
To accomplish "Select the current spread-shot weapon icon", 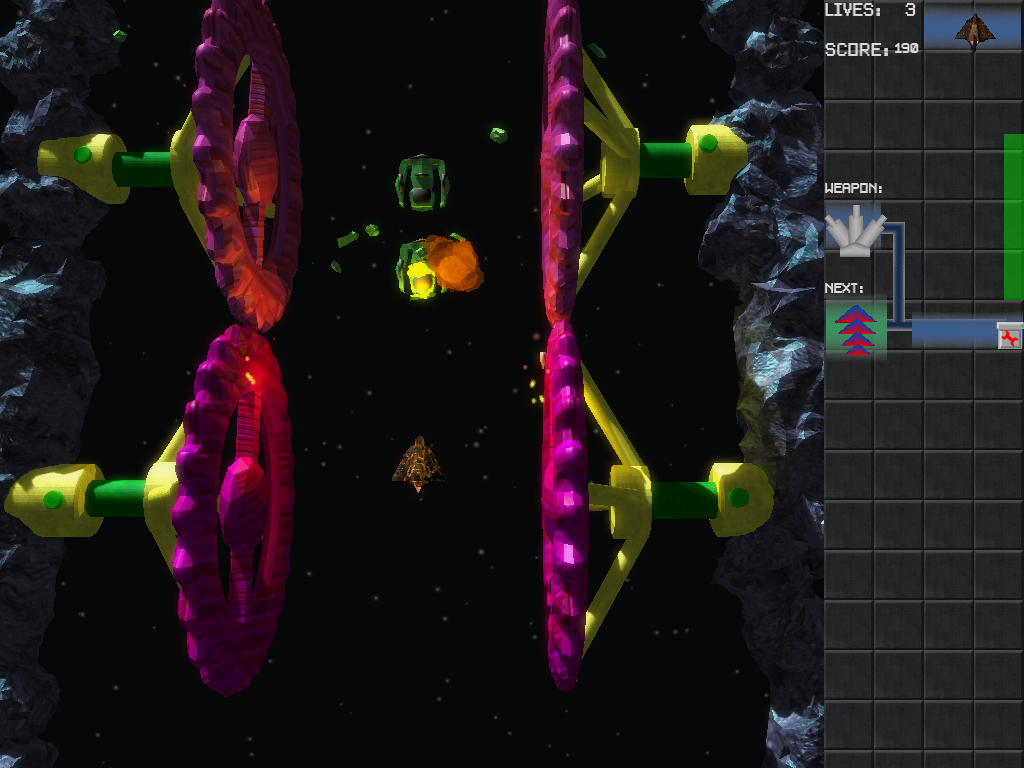I will pos(855,231).
